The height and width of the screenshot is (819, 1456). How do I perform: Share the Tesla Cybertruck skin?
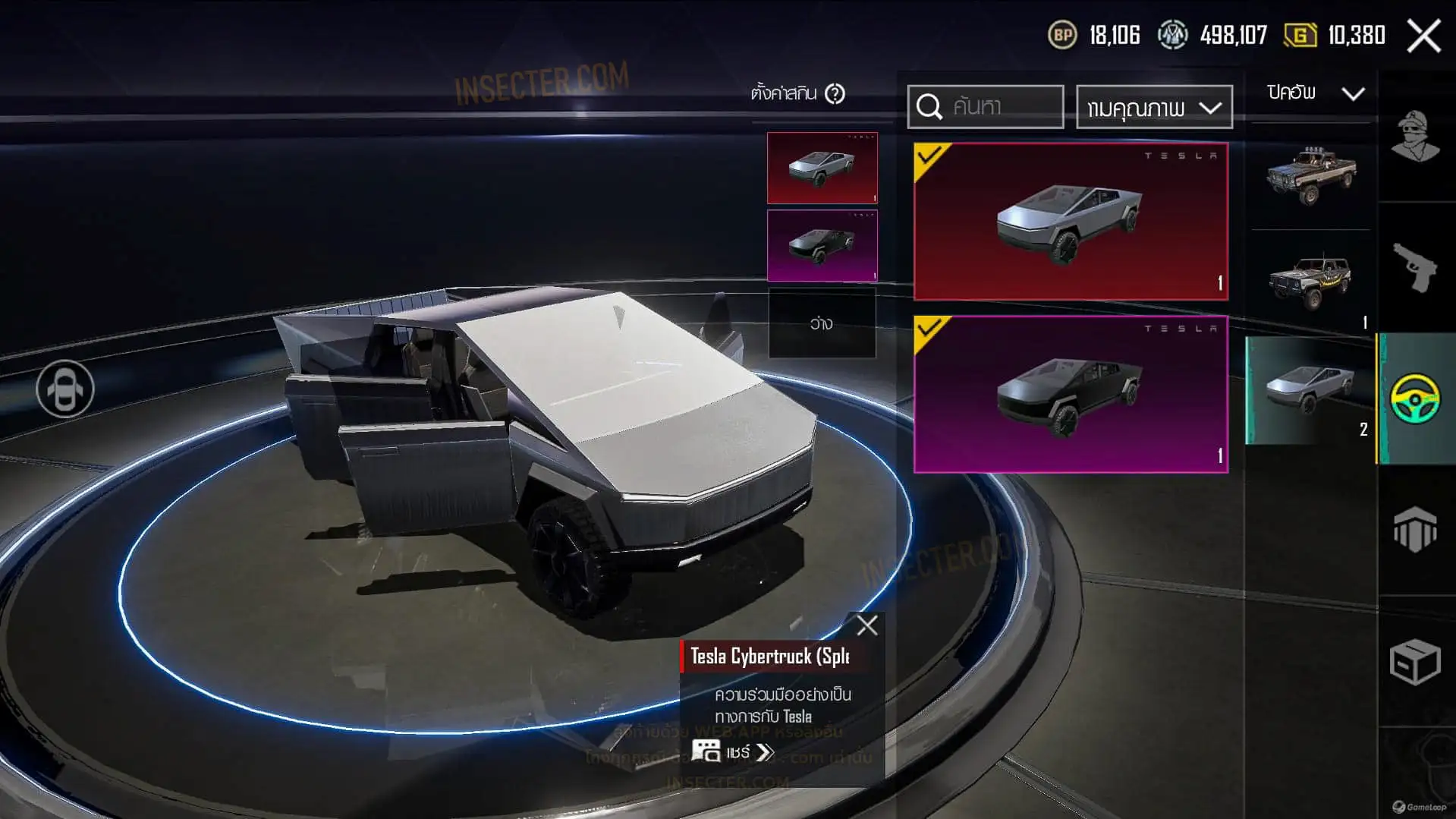pyautogui.click(x=733, y=752)
